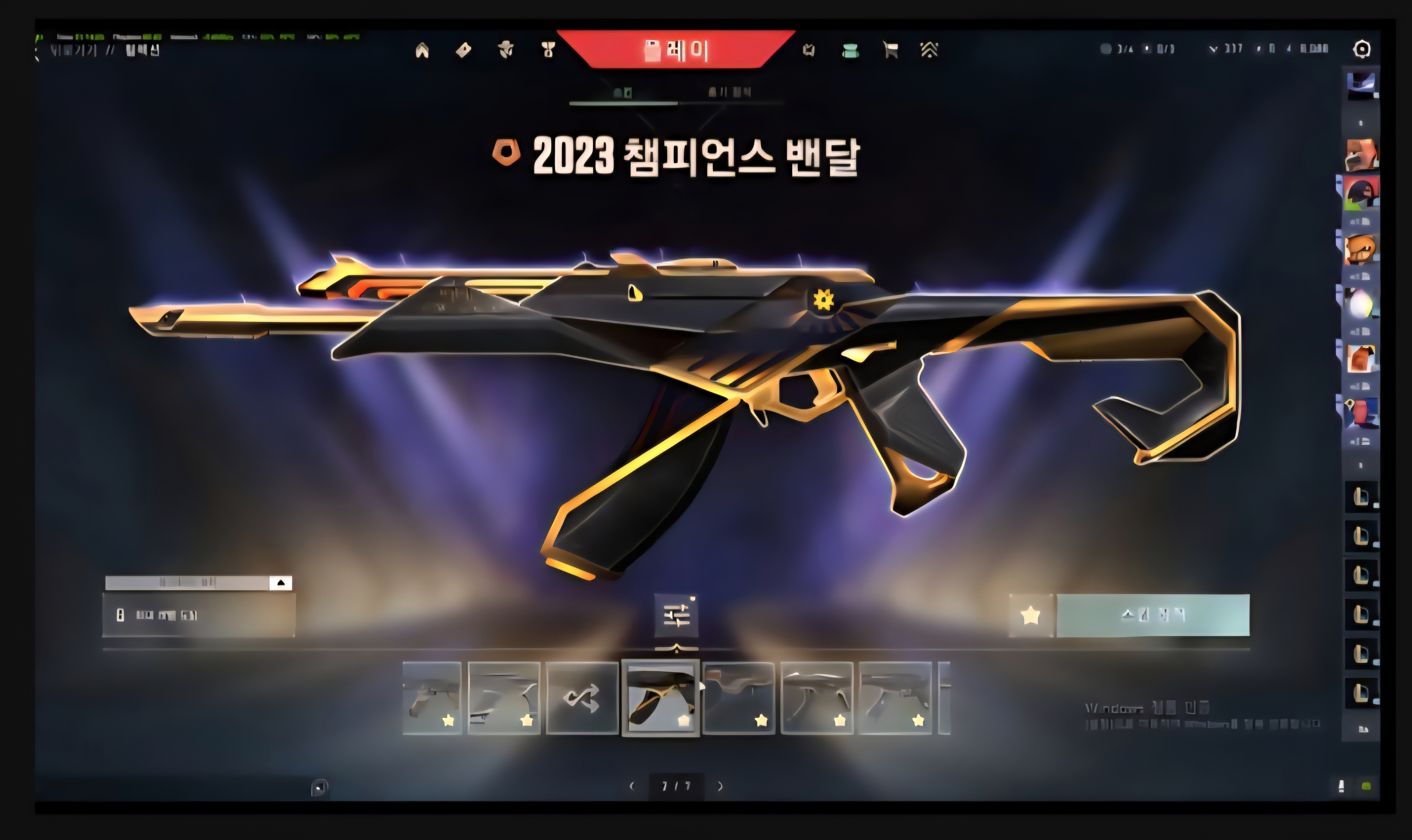Viewport: 1412px width, 840px height.
Task: Go to the next skin page arrow
Action: 720,786
